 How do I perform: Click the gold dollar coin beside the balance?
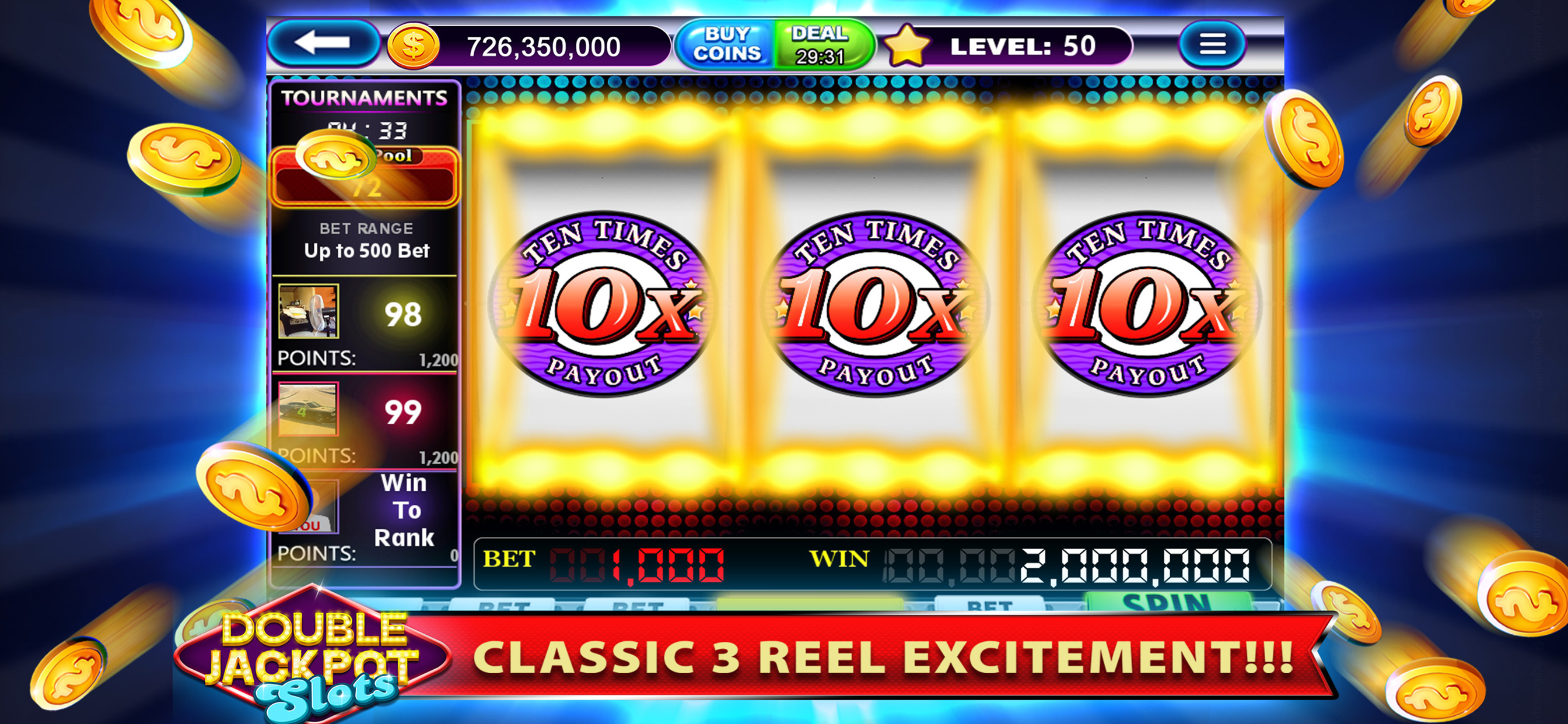(414, 44)
